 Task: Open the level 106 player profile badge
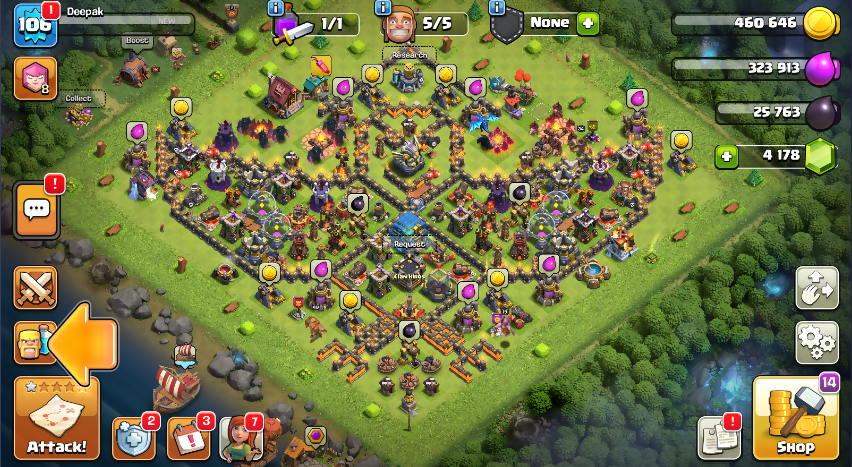pyautogui.click(x=33, y=24)
